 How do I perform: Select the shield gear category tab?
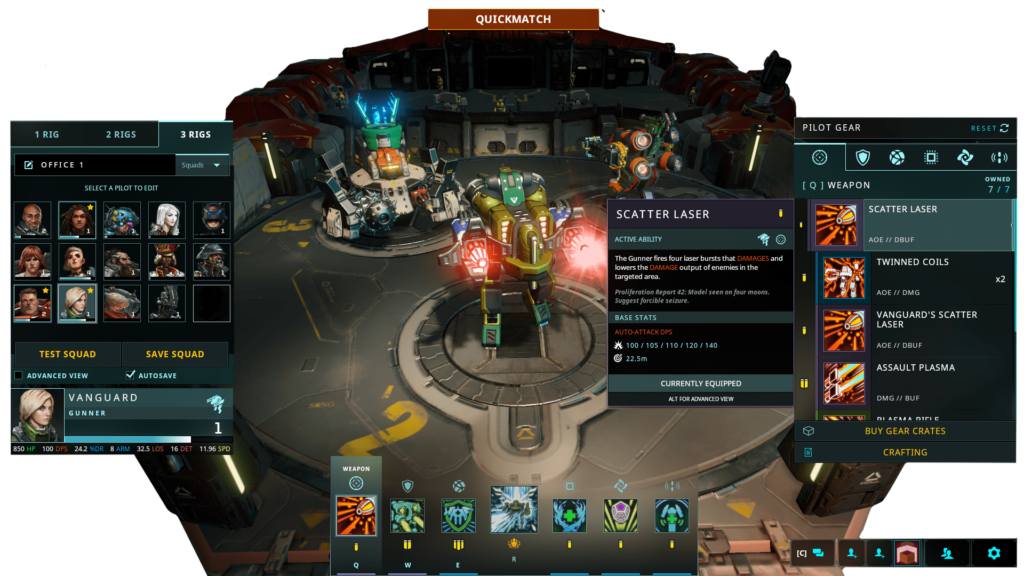pos(862,157)
